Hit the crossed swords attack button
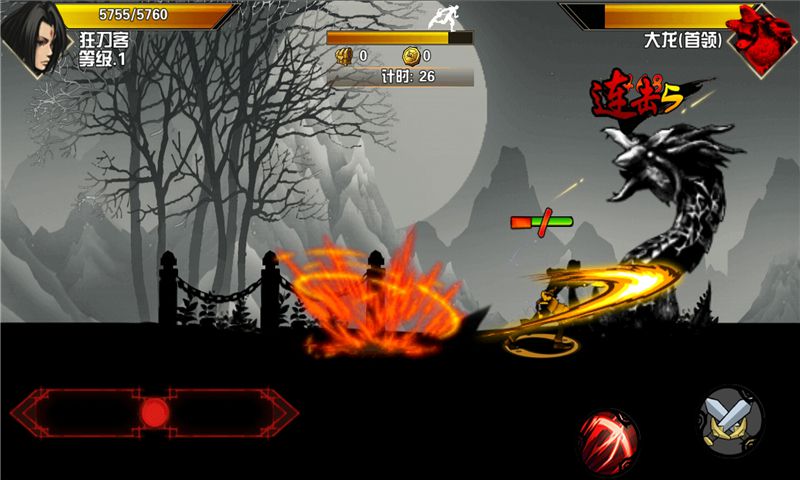The image size is (800, 480). click(x=731, y=418)
